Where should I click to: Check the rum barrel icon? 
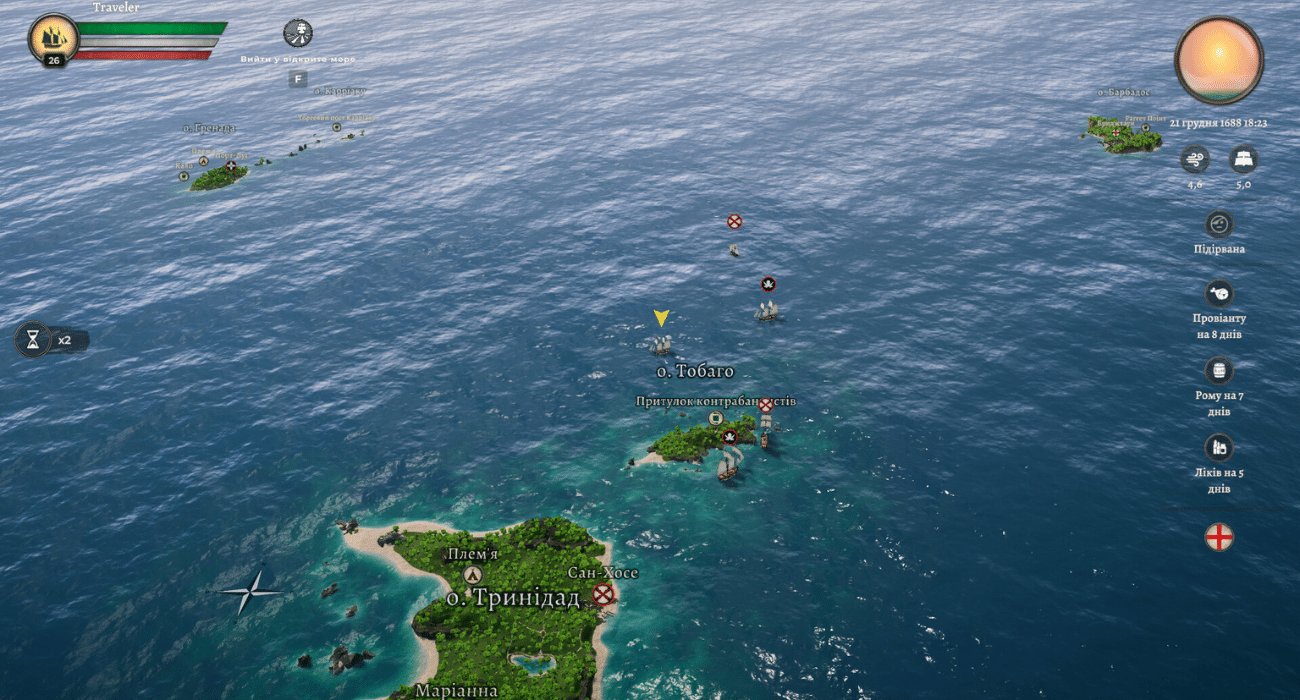pos(1218,371)
